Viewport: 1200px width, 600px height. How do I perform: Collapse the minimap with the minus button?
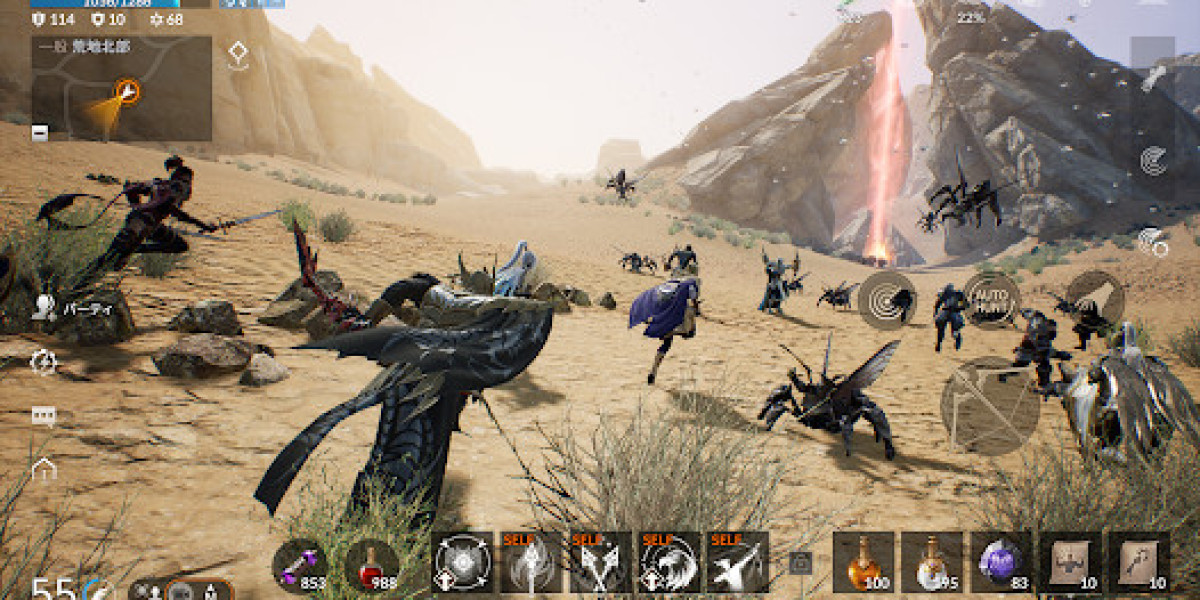pos(39,132)
